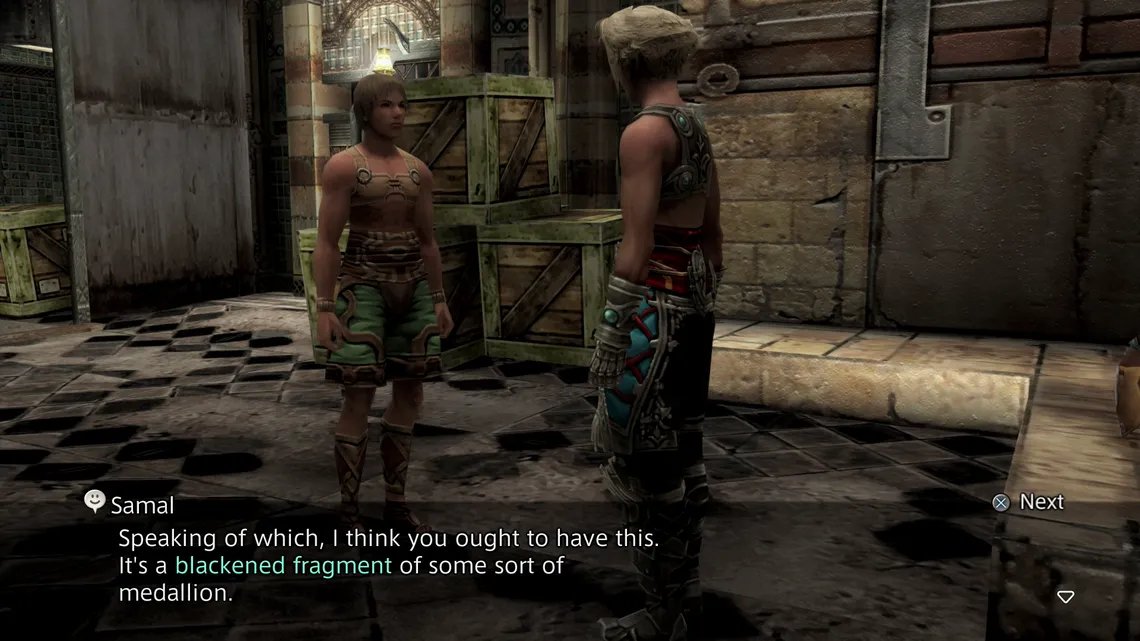Screen dimensions: 1140x641
Task: Continue the dialogue with Next
Action: point(1028,502)
